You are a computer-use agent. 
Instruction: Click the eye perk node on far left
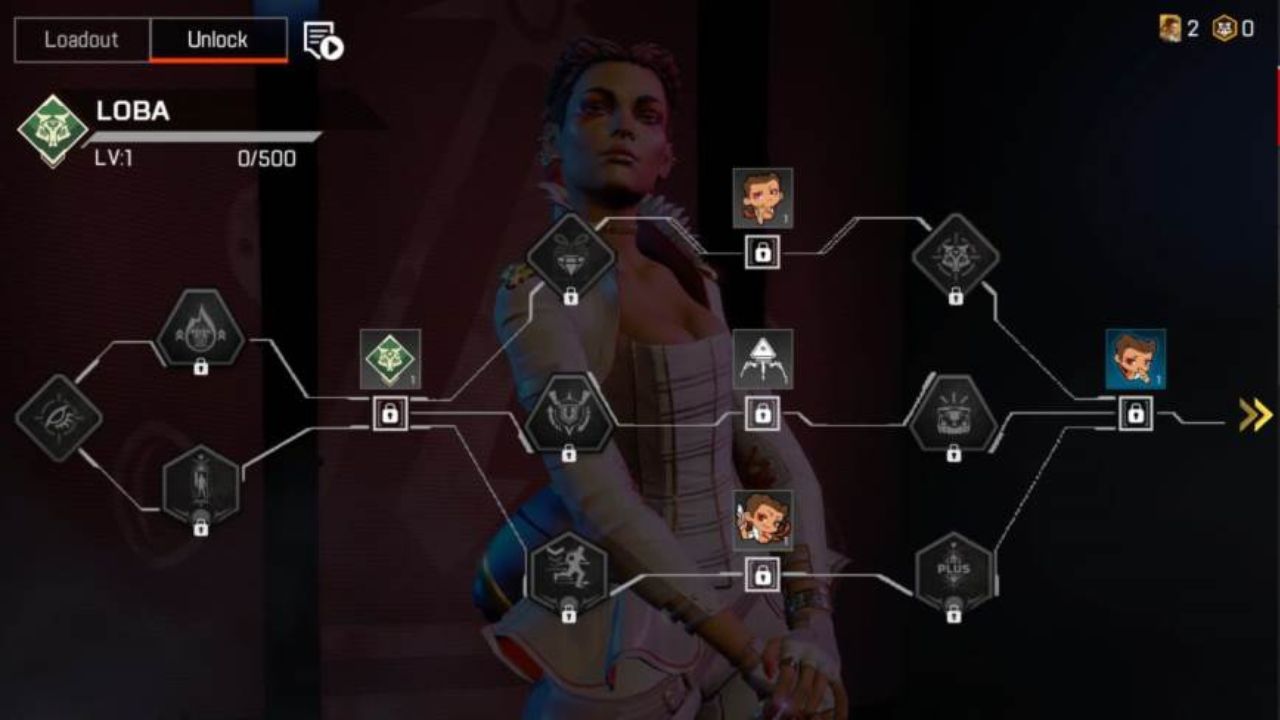coord(60,418)
